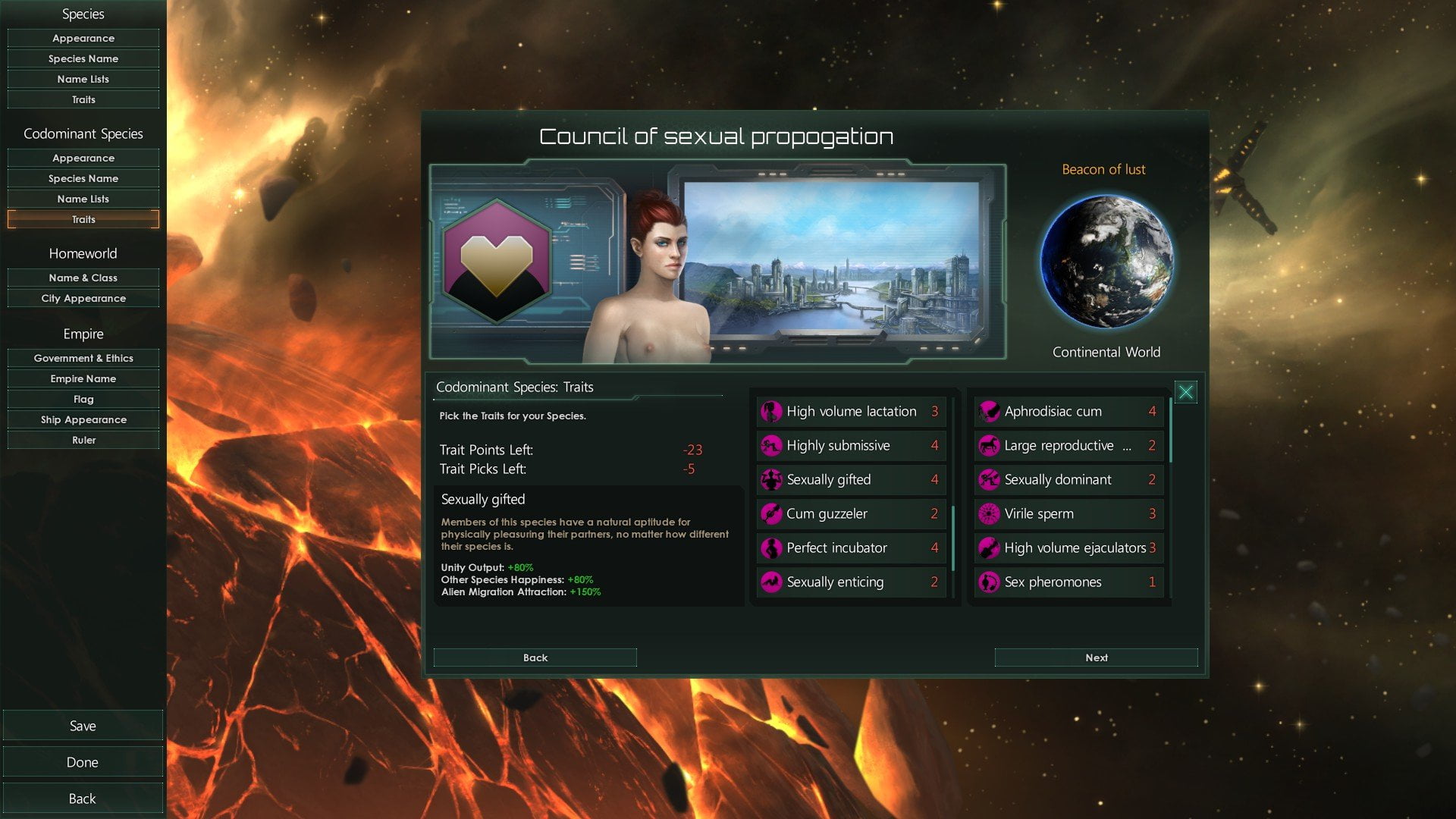Image resolution: width=1456 pixels, height=819 pixels.
Task: Click the Save button
Action: coord(83,726)
